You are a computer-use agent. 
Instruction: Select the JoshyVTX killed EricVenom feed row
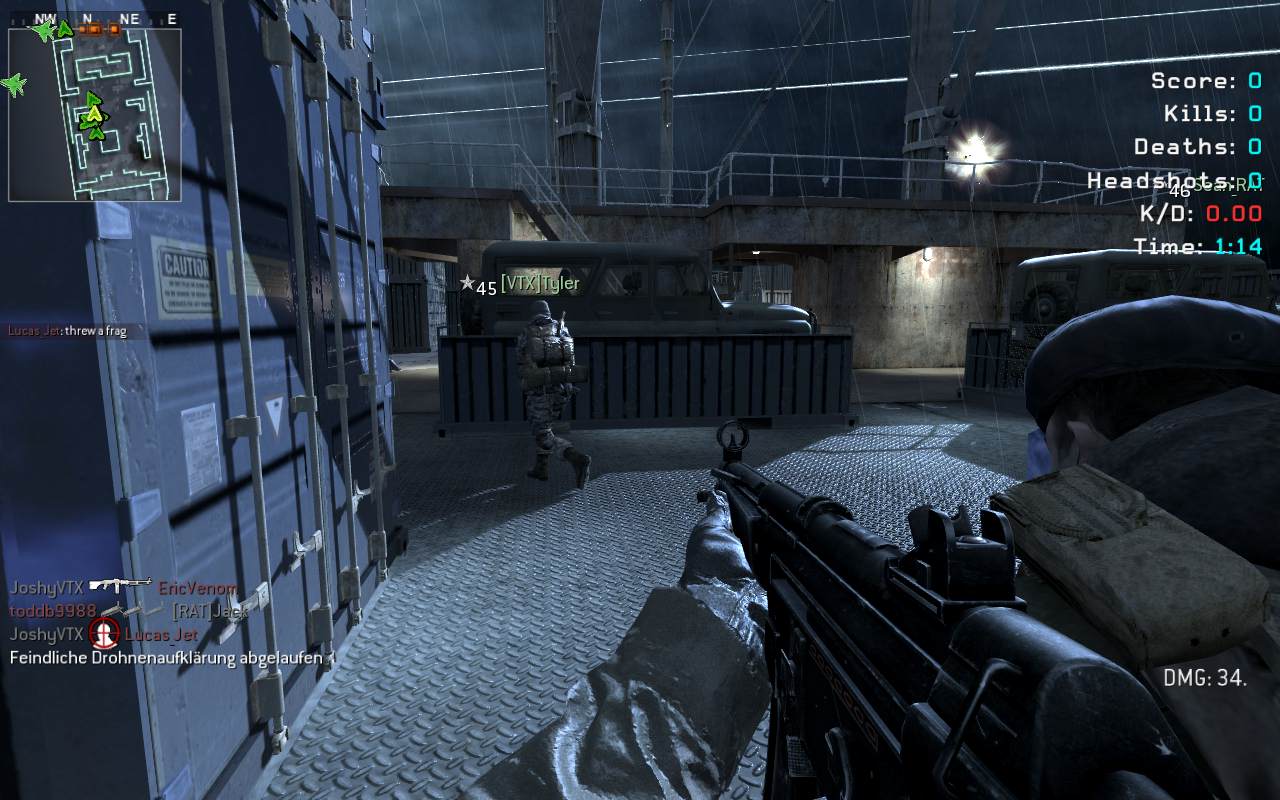point(123,588)
